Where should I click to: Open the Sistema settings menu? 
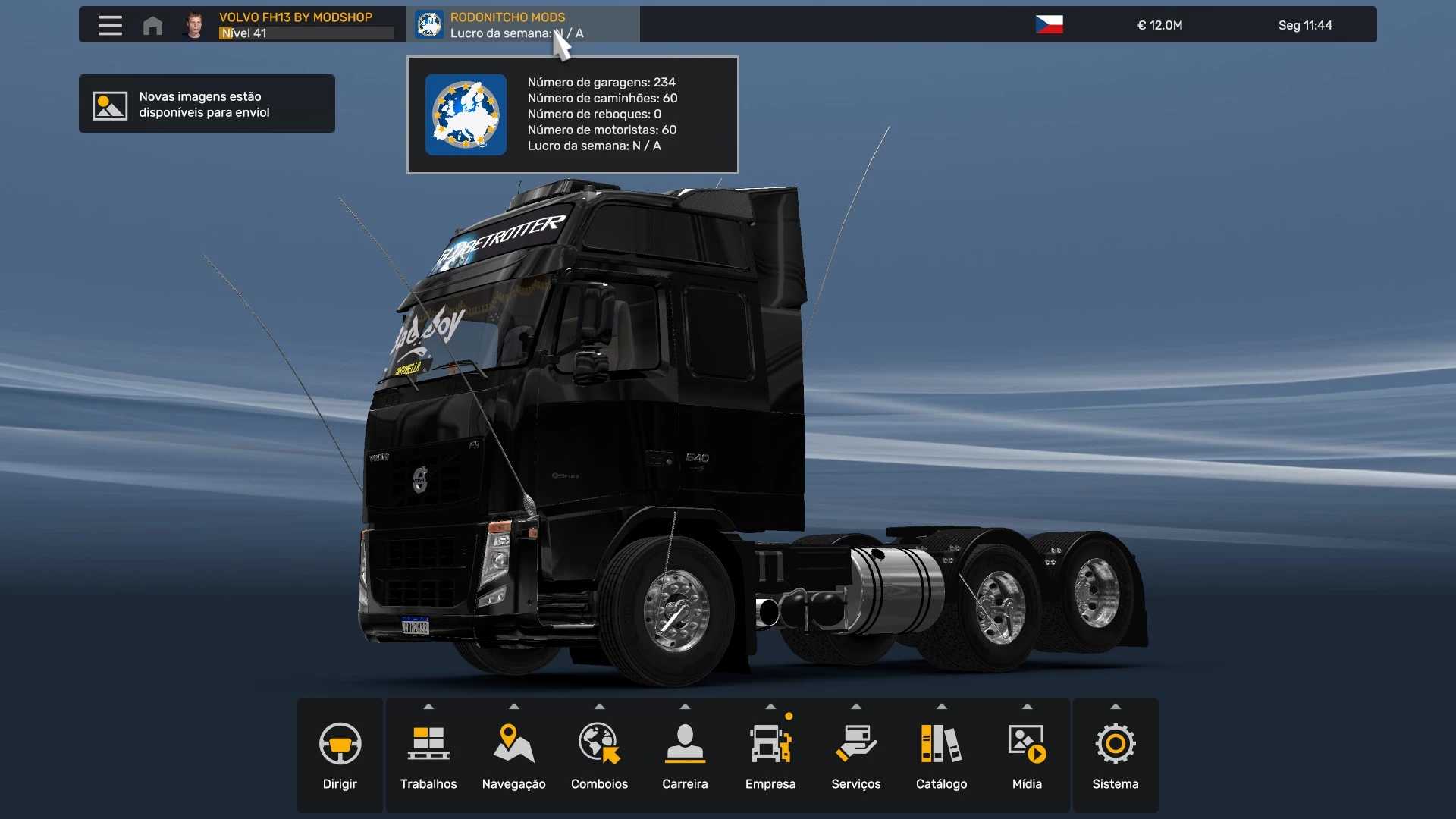(1116, 755)
